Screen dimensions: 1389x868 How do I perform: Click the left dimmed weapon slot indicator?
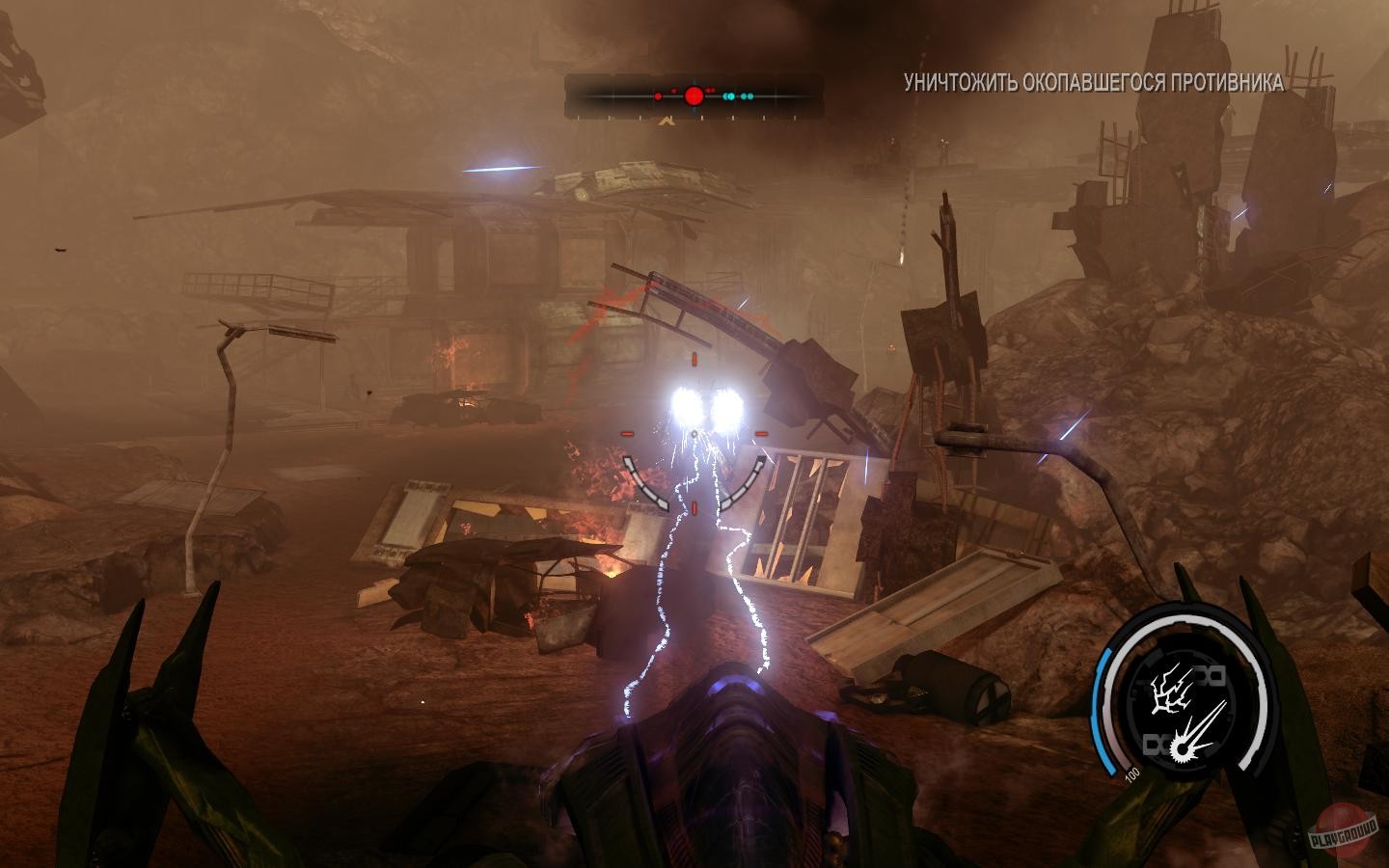click(1157, 744)
